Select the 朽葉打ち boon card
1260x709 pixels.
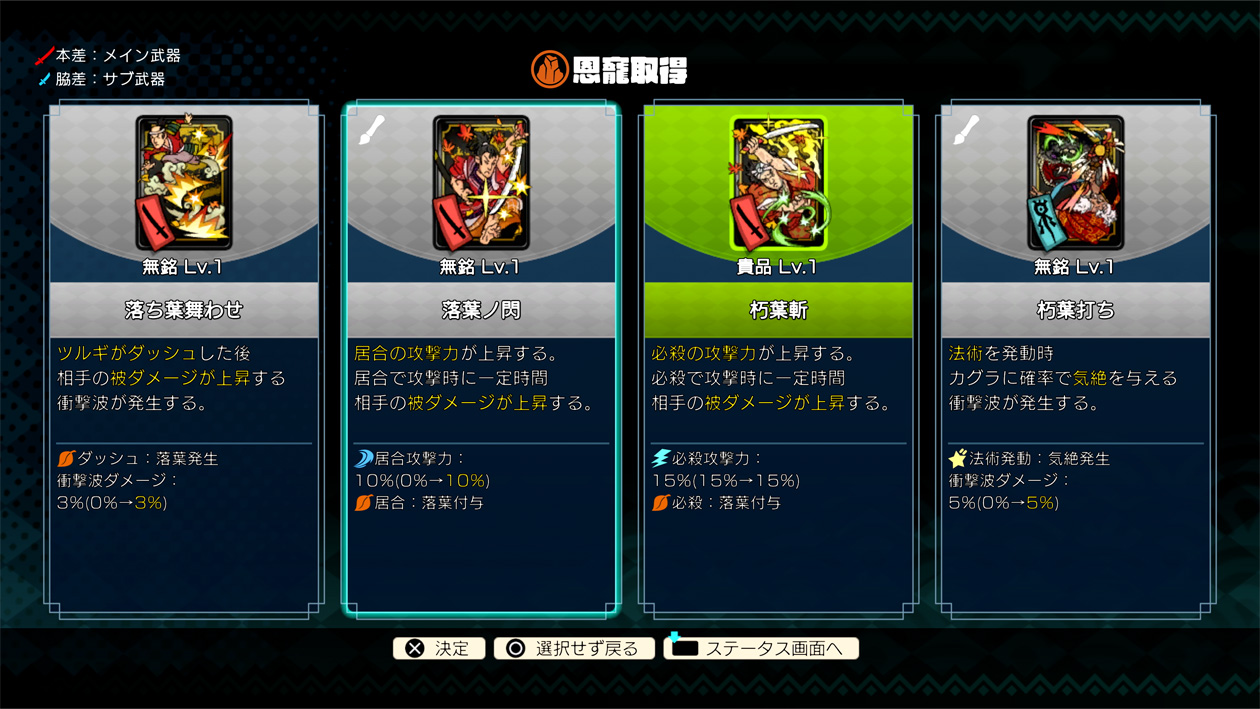[x=1075, y=360]
